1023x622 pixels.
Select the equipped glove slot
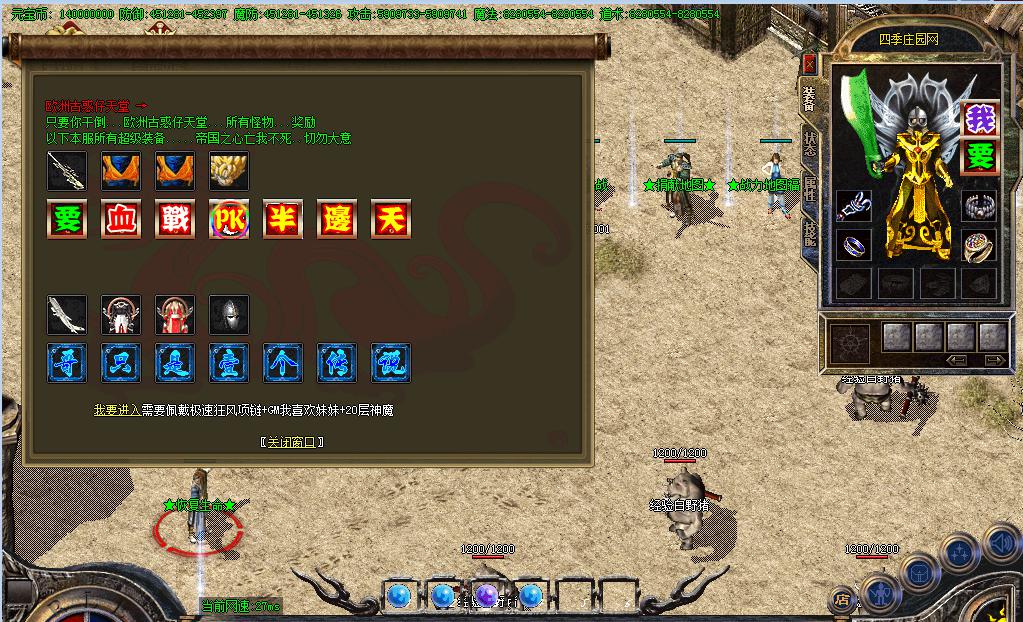853,207
